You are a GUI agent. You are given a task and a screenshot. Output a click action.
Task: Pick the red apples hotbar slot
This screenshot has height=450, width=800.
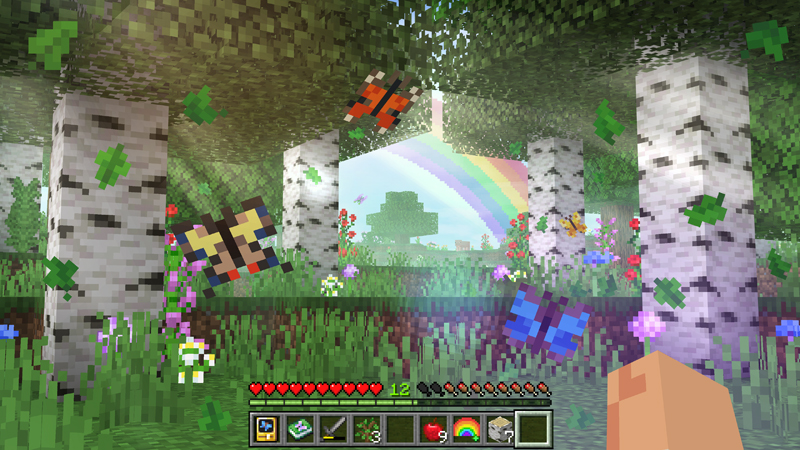click(x=432, y=429)
